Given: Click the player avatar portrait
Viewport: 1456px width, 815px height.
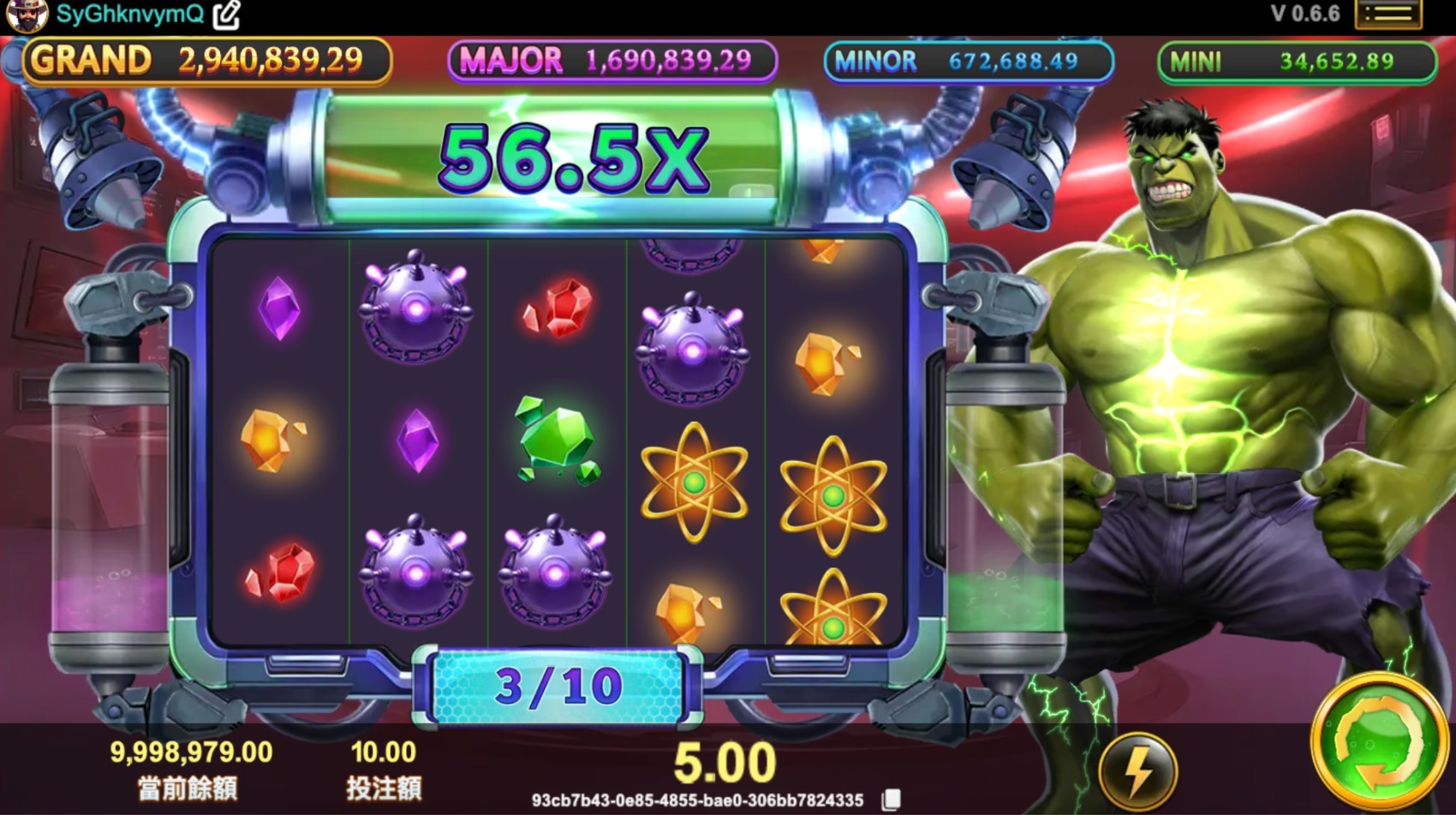Looking at the screenshot, I should tap(28, 15).
